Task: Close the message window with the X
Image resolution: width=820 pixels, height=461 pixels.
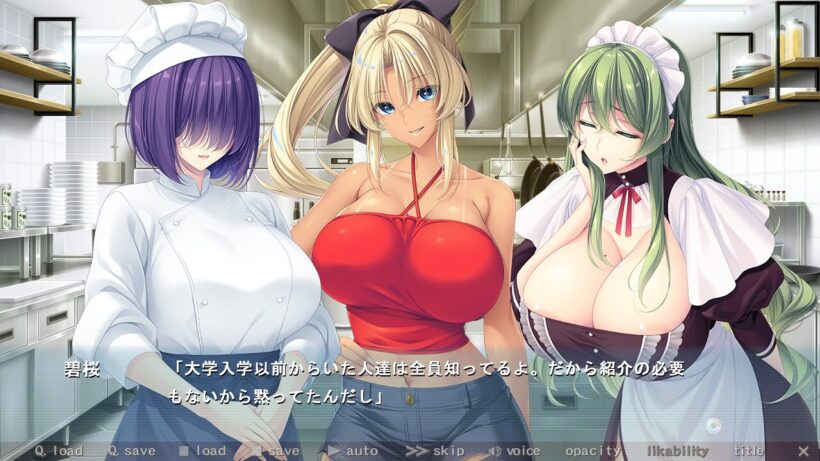Action: [804, 451]
